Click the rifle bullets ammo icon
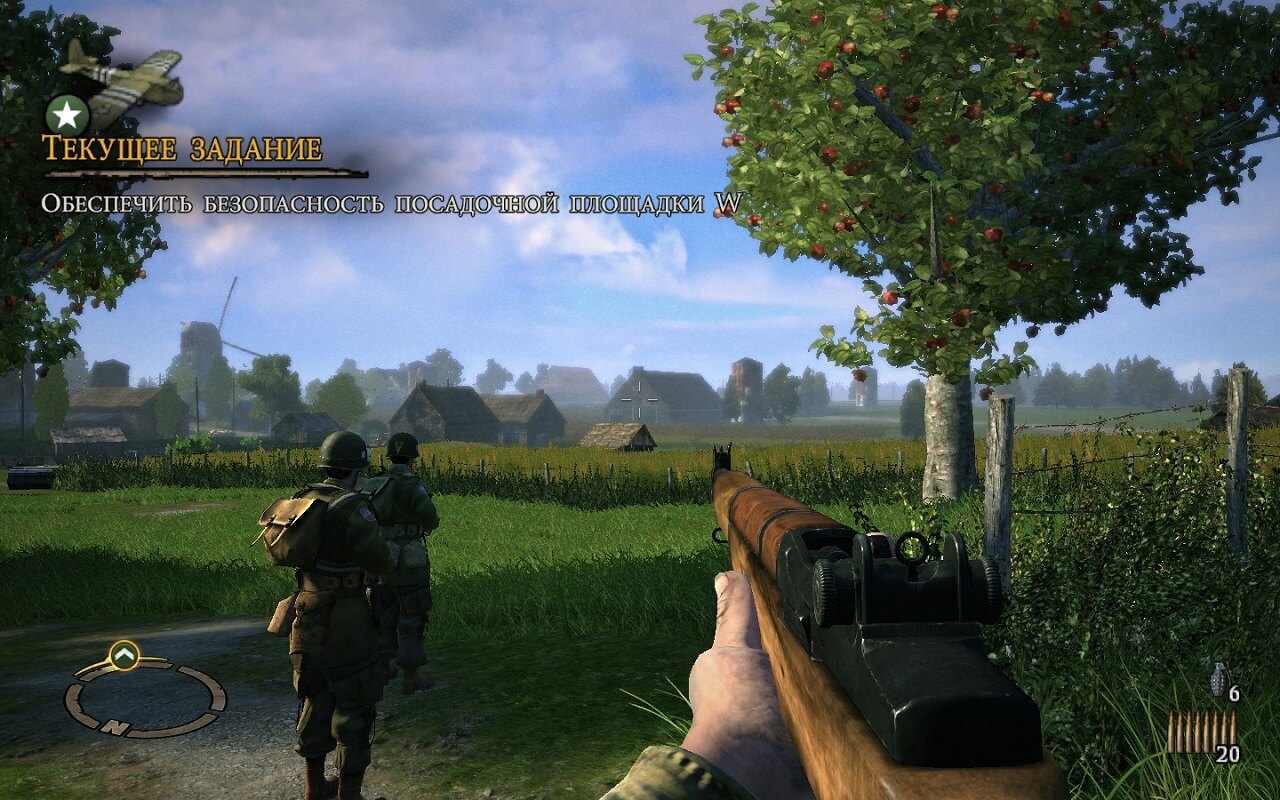The image size is (1280, 800). [1200, 731]
